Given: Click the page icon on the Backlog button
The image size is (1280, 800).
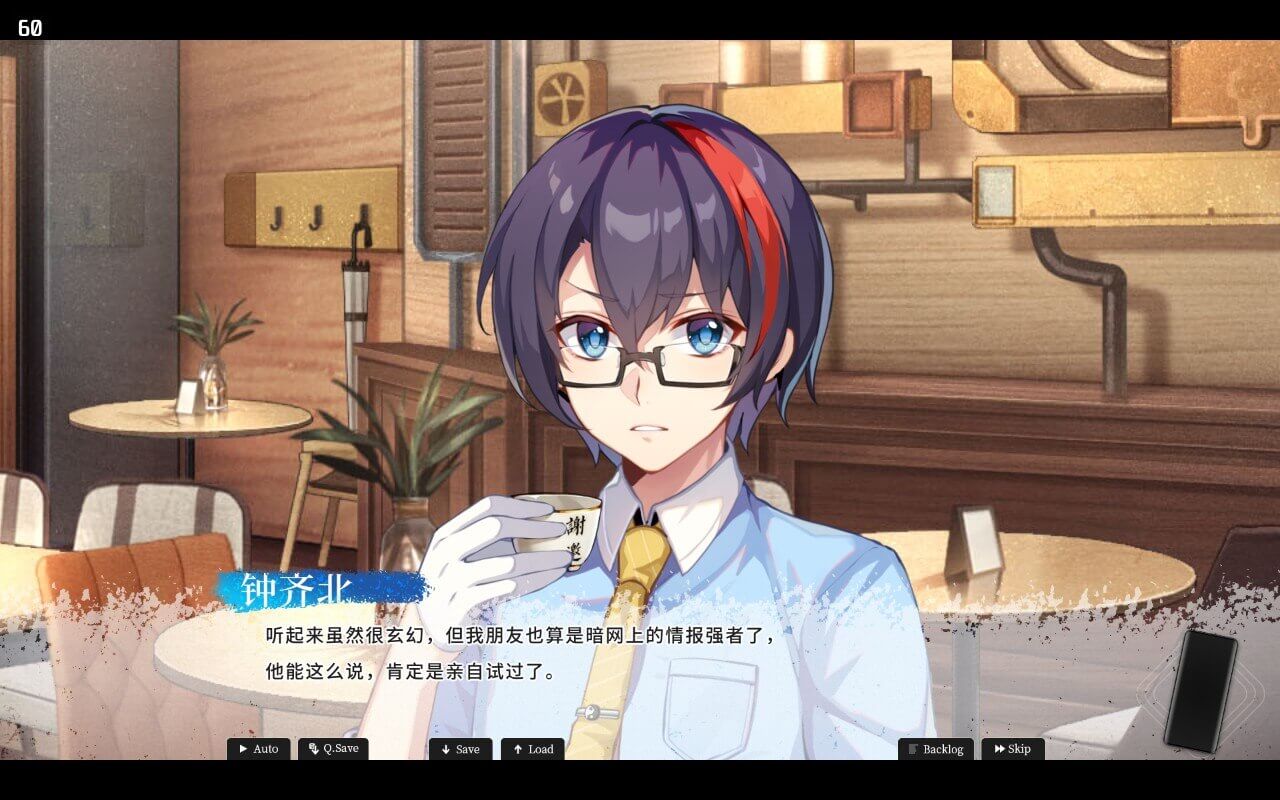Looking at the screenshot, I should pyautogui.click(x=913, y=748).
